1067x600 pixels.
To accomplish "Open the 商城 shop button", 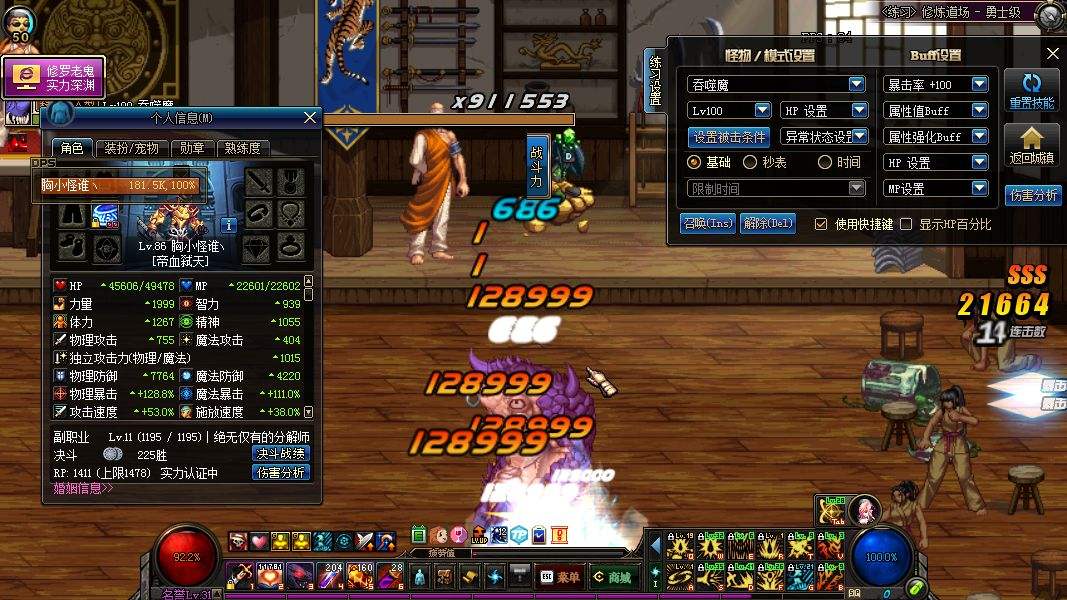I will (613, 577).
